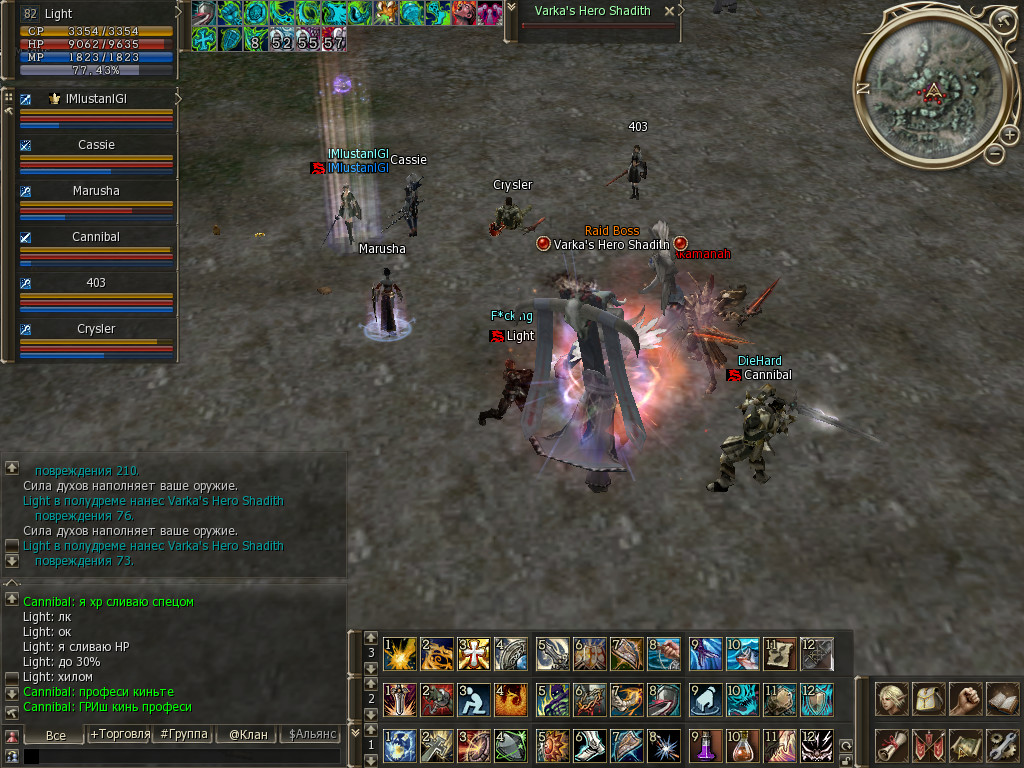Use the purple potion hotbar slot
The width and height of the screenshot is (1024, 768).
pyautogui.click(x=705, y=745)
